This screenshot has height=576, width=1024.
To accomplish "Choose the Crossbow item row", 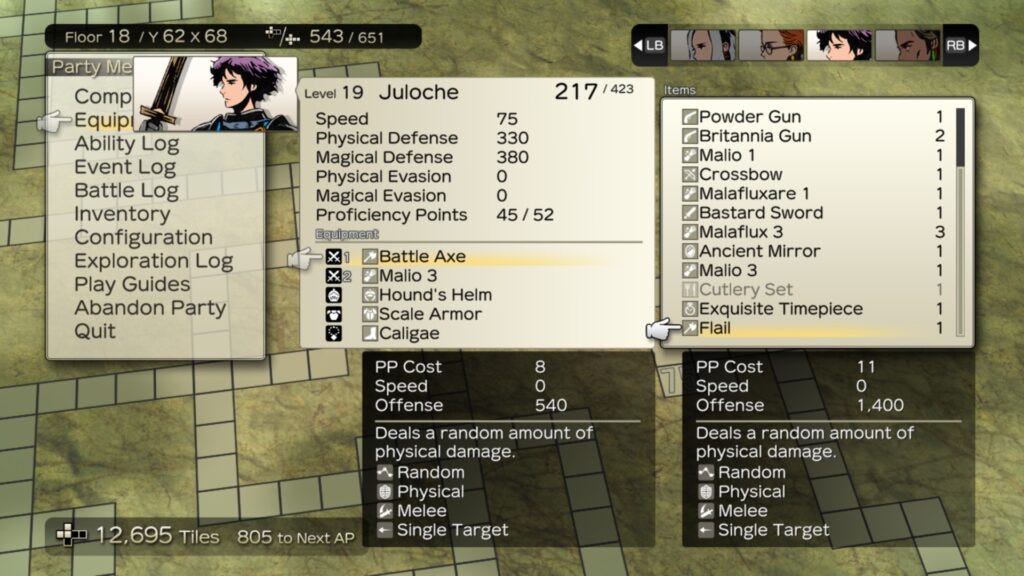I will [741, 174].
